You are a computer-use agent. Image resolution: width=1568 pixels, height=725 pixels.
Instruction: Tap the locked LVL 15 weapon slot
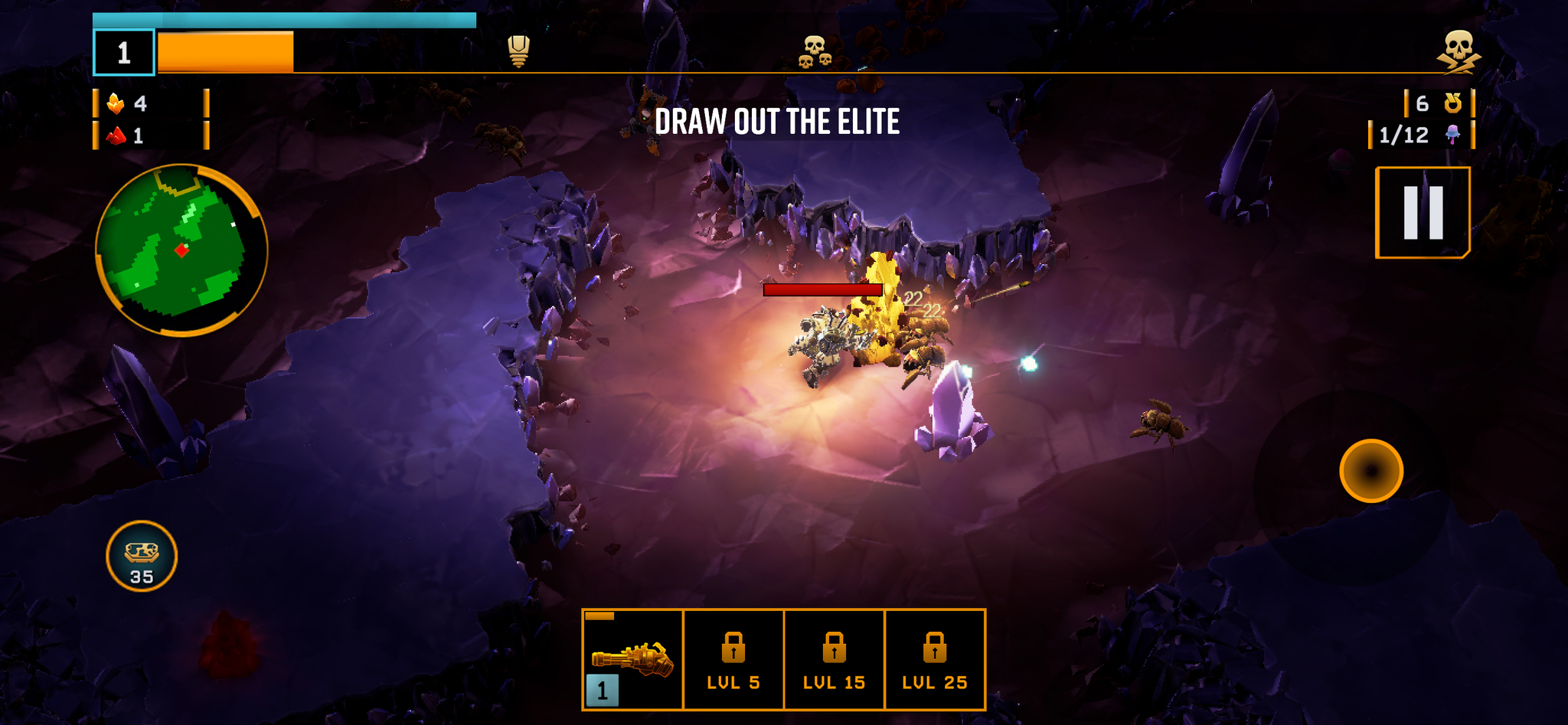coord(834,659)
